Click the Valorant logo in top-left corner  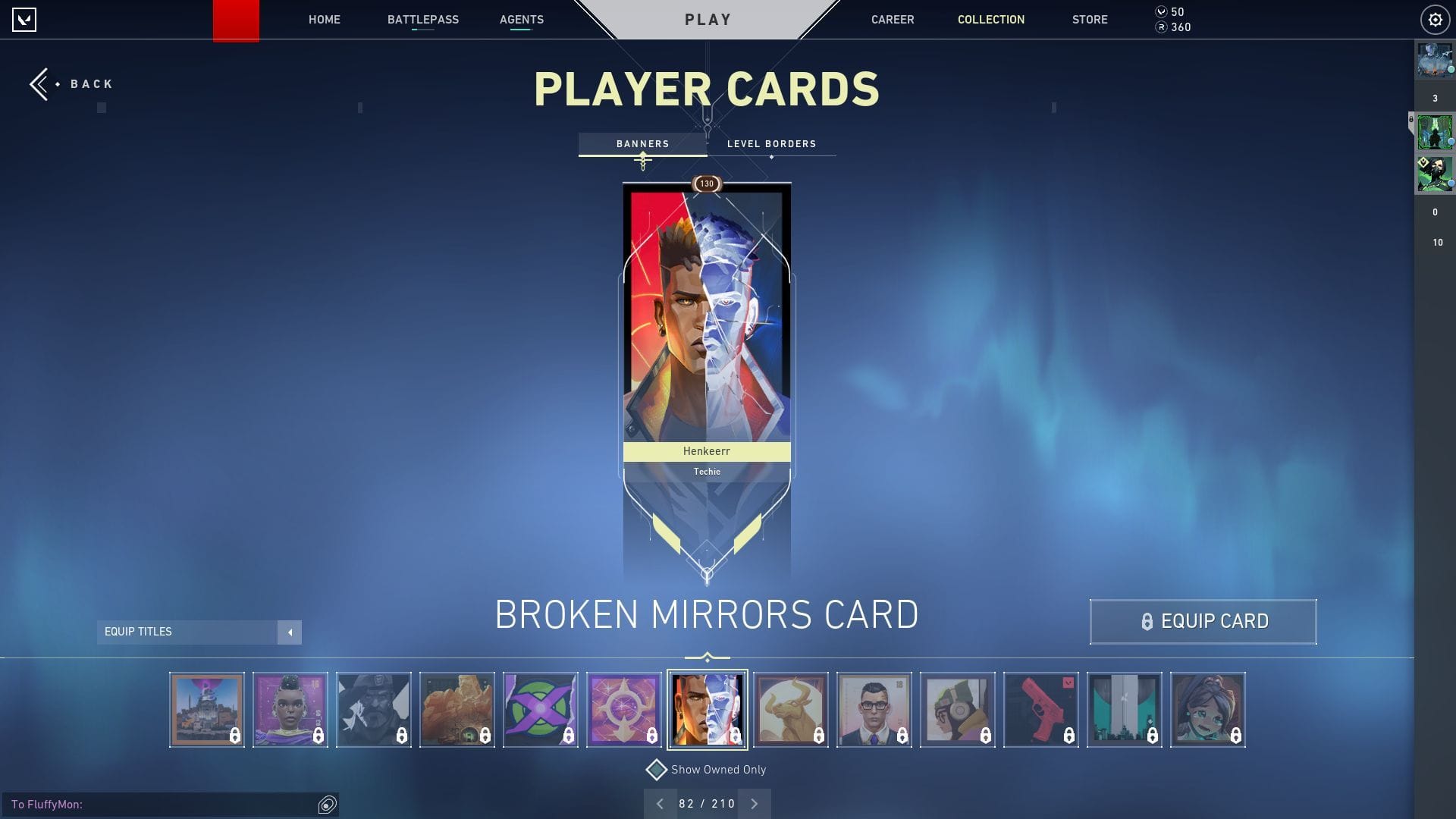coord(25,19)
